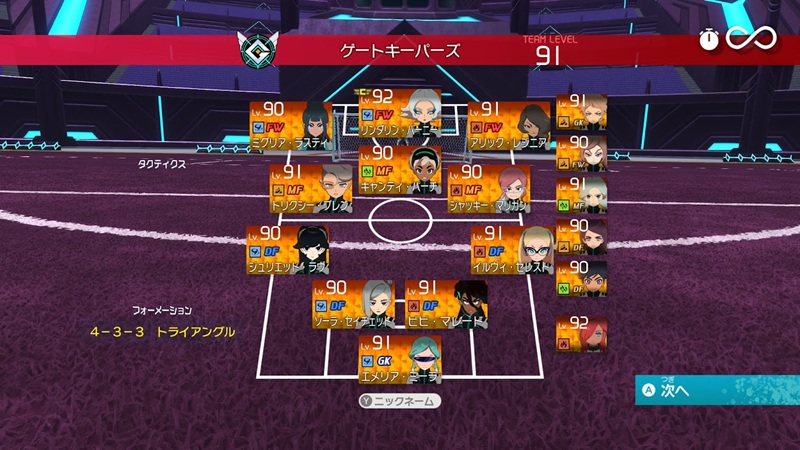Select goalkeeper エメリア・ミーラ card
This screenshot has width=800, height=450.
click(399, 359)
